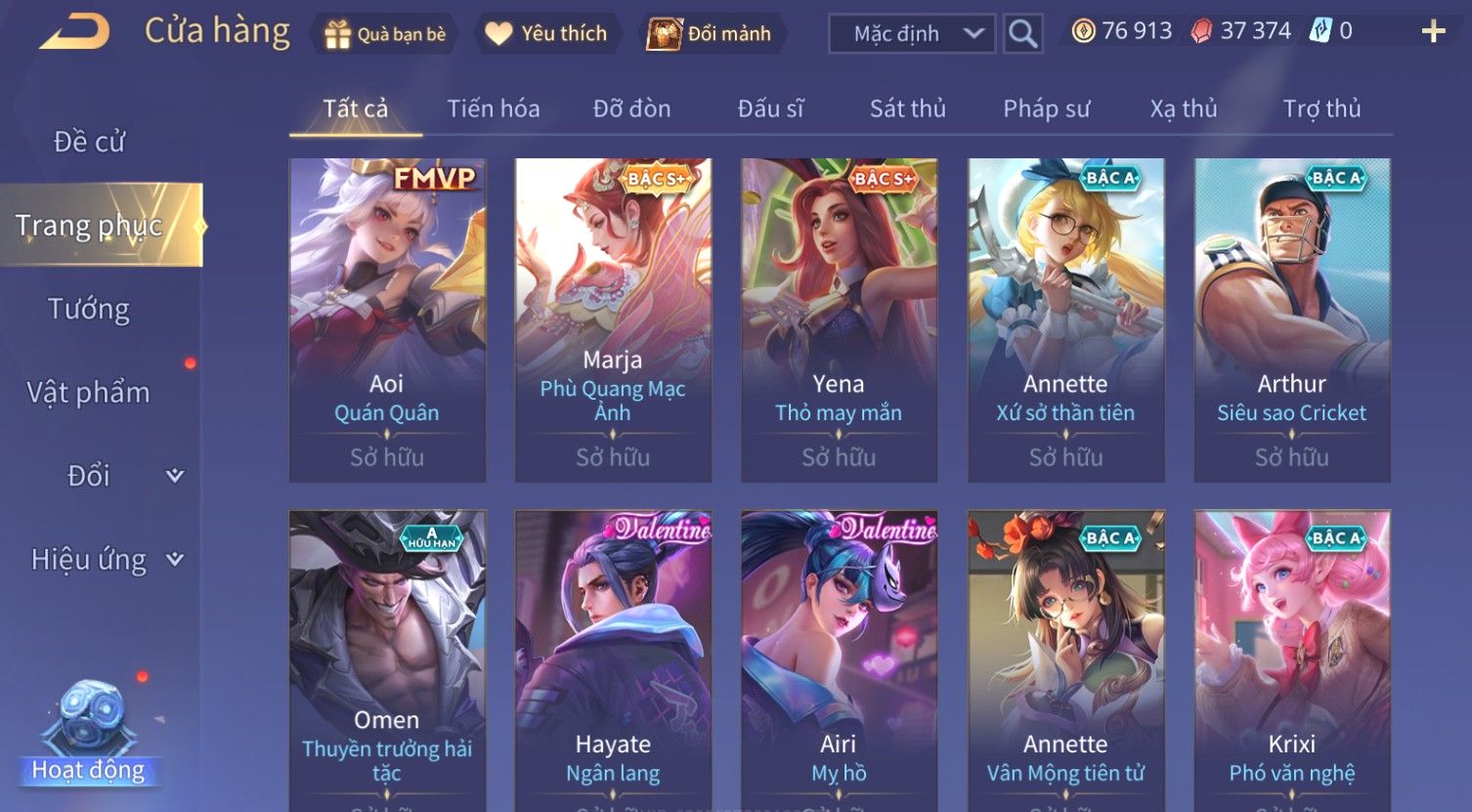Click the magnifying glass search button

(x=1022, y=34)
